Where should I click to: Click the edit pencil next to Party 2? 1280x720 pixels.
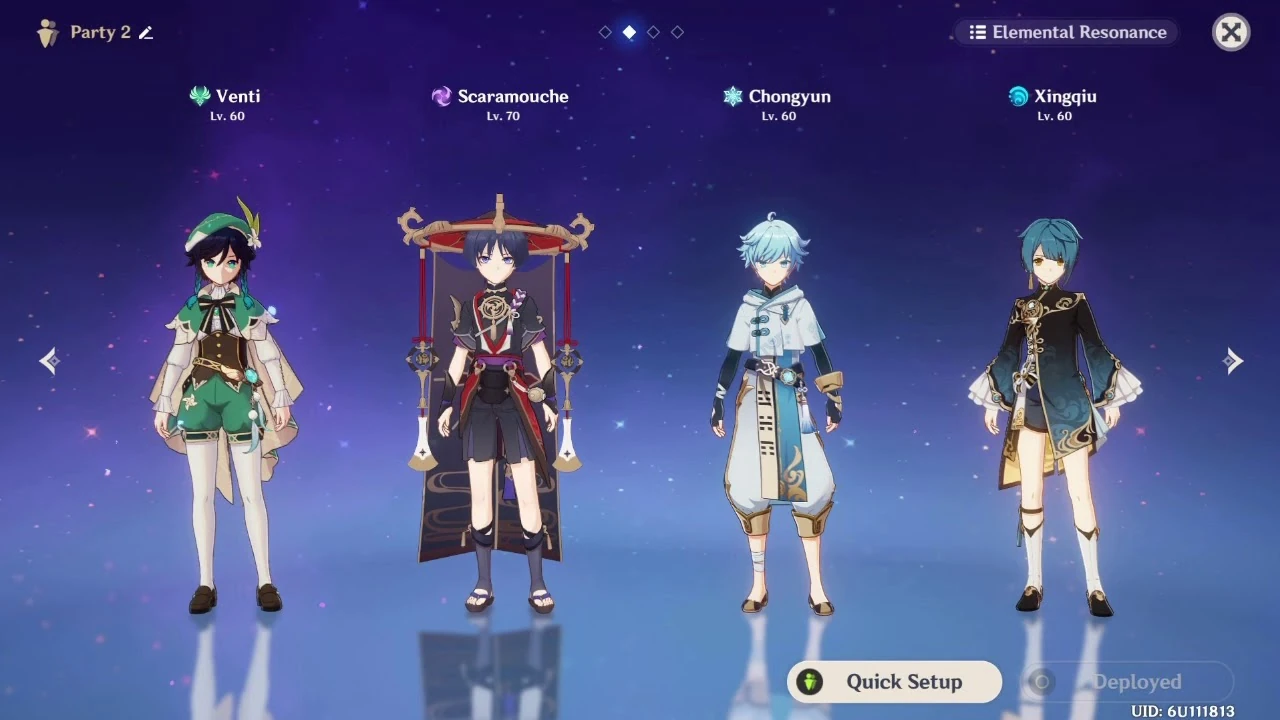145,32
